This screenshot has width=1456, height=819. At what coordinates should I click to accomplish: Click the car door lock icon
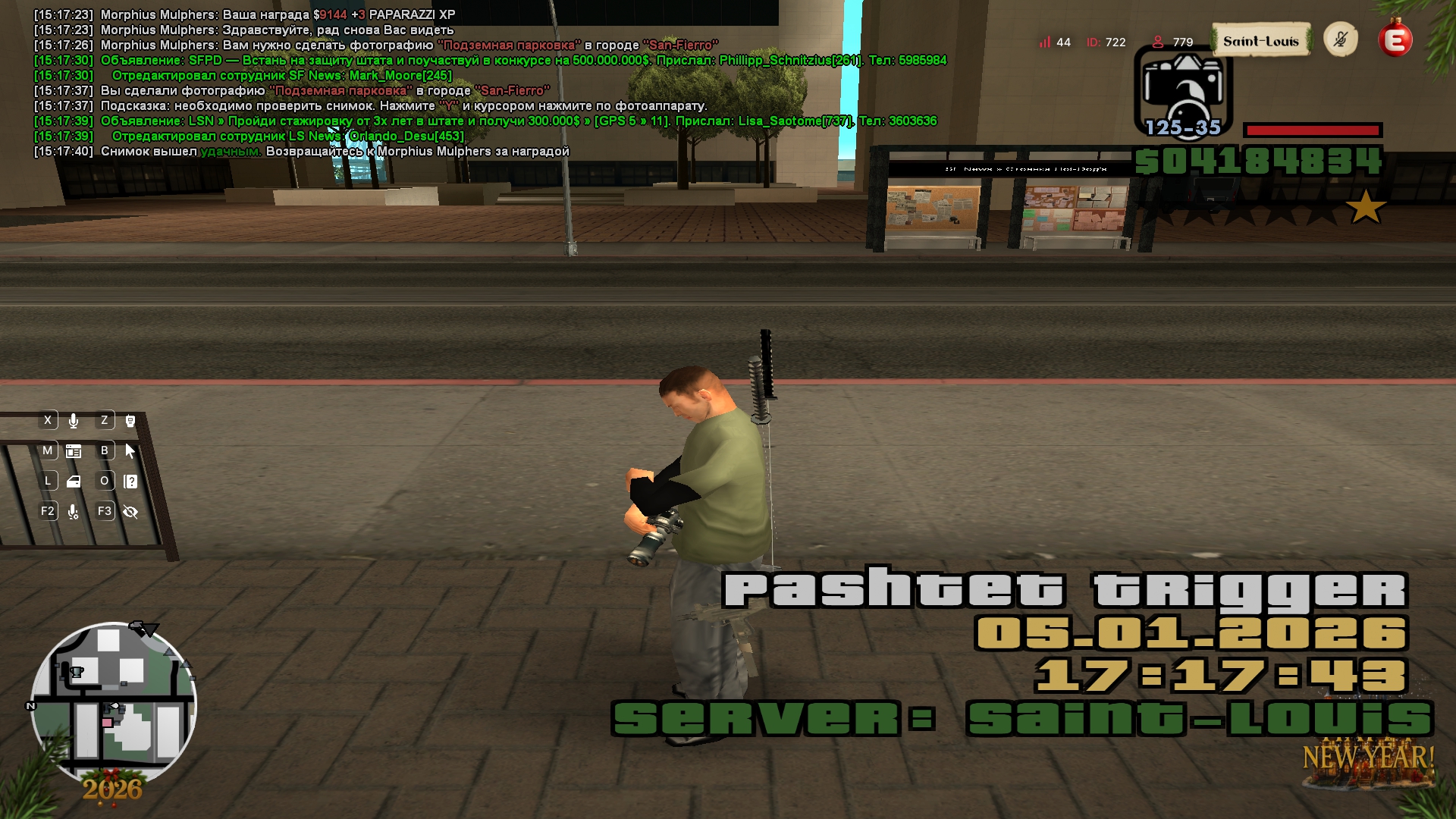[74, 482]
